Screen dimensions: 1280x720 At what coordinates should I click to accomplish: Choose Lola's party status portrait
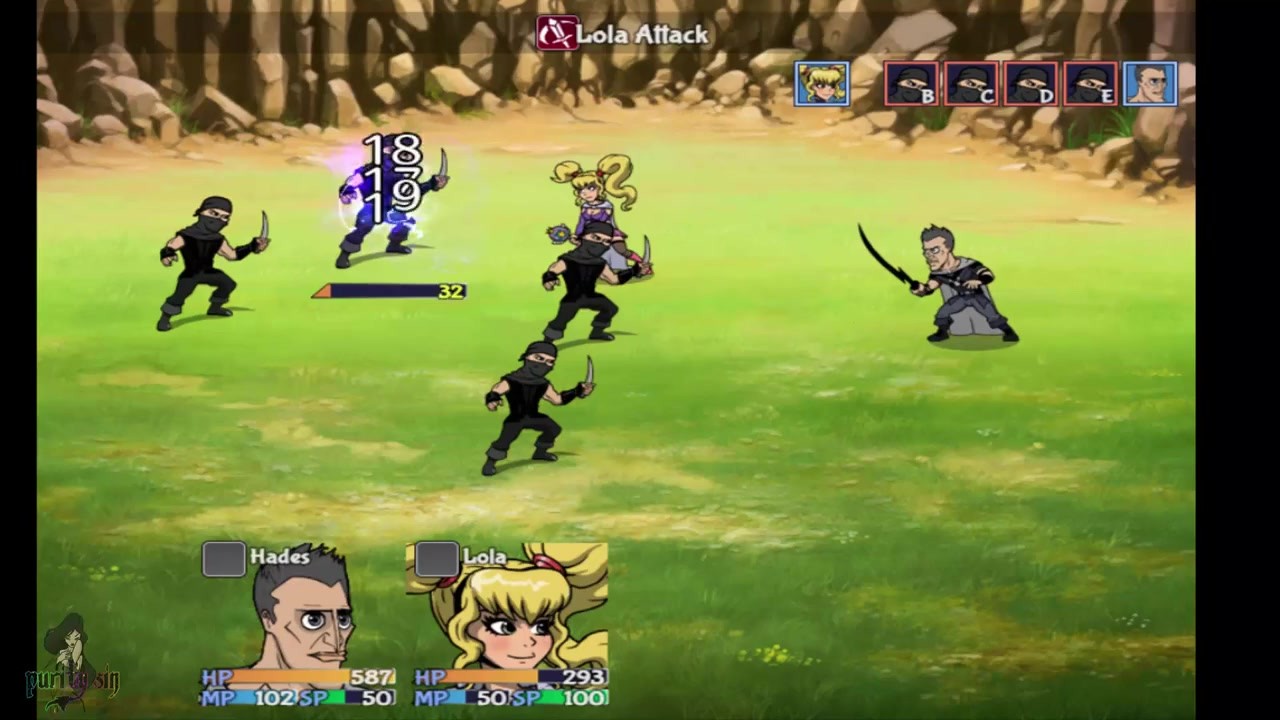pyautogui.click(x=510, y=612)
